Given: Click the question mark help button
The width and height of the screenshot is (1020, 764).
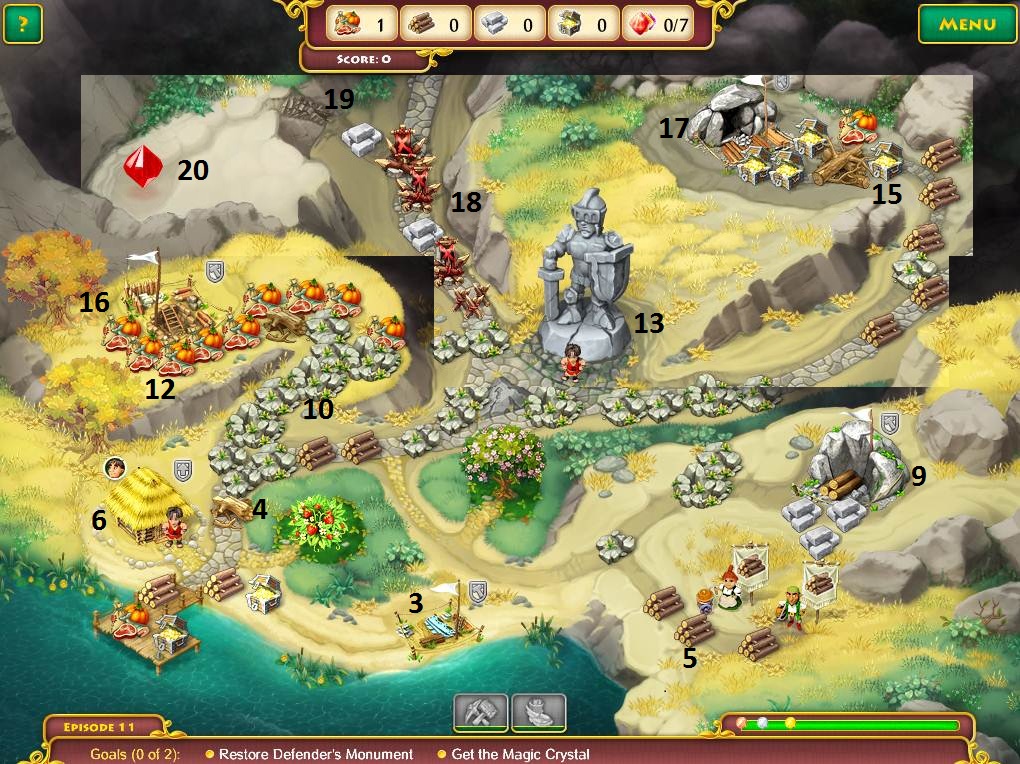Looking at the screenshot, I should (22, 24).
